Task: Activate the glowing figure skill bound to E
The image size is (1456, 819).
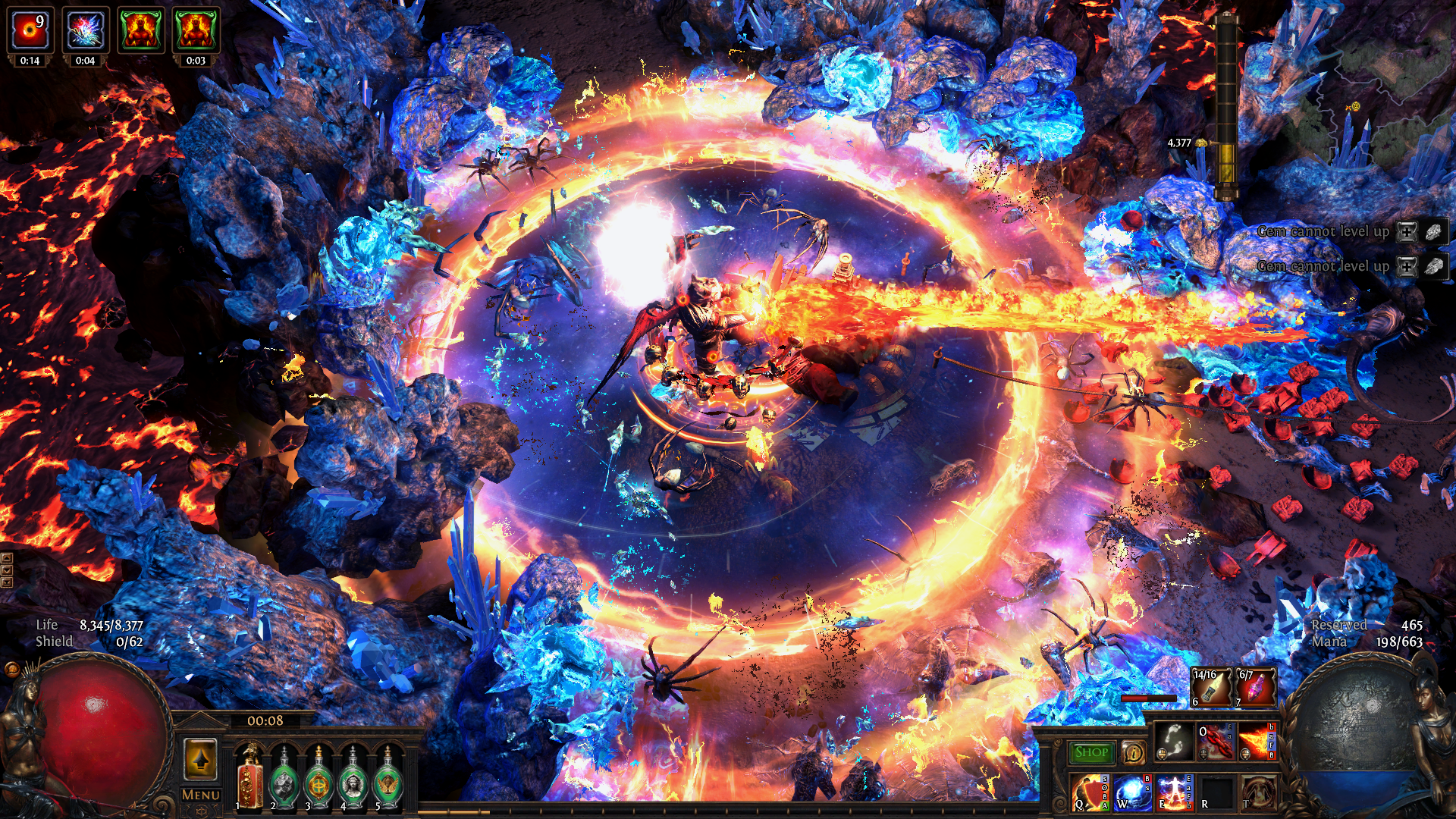Action: click(x=1173, y=793)
